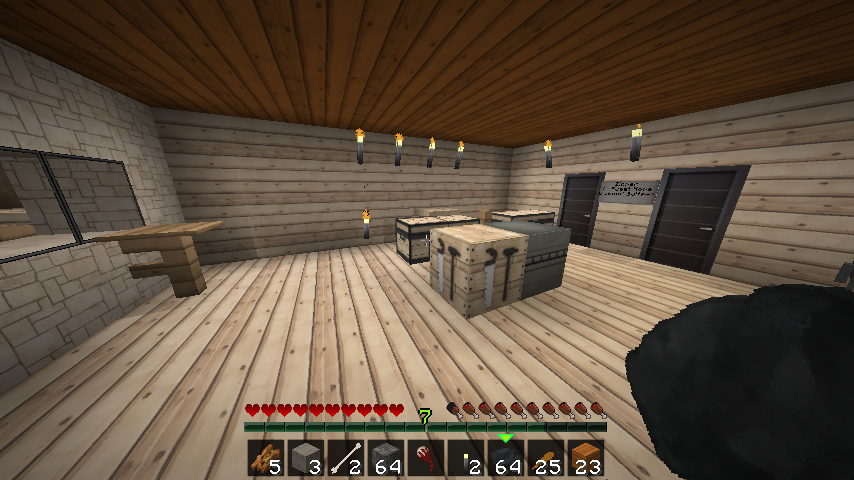Select the torch stack of 2
Screen dimensions: 854x480
[465, 458]
